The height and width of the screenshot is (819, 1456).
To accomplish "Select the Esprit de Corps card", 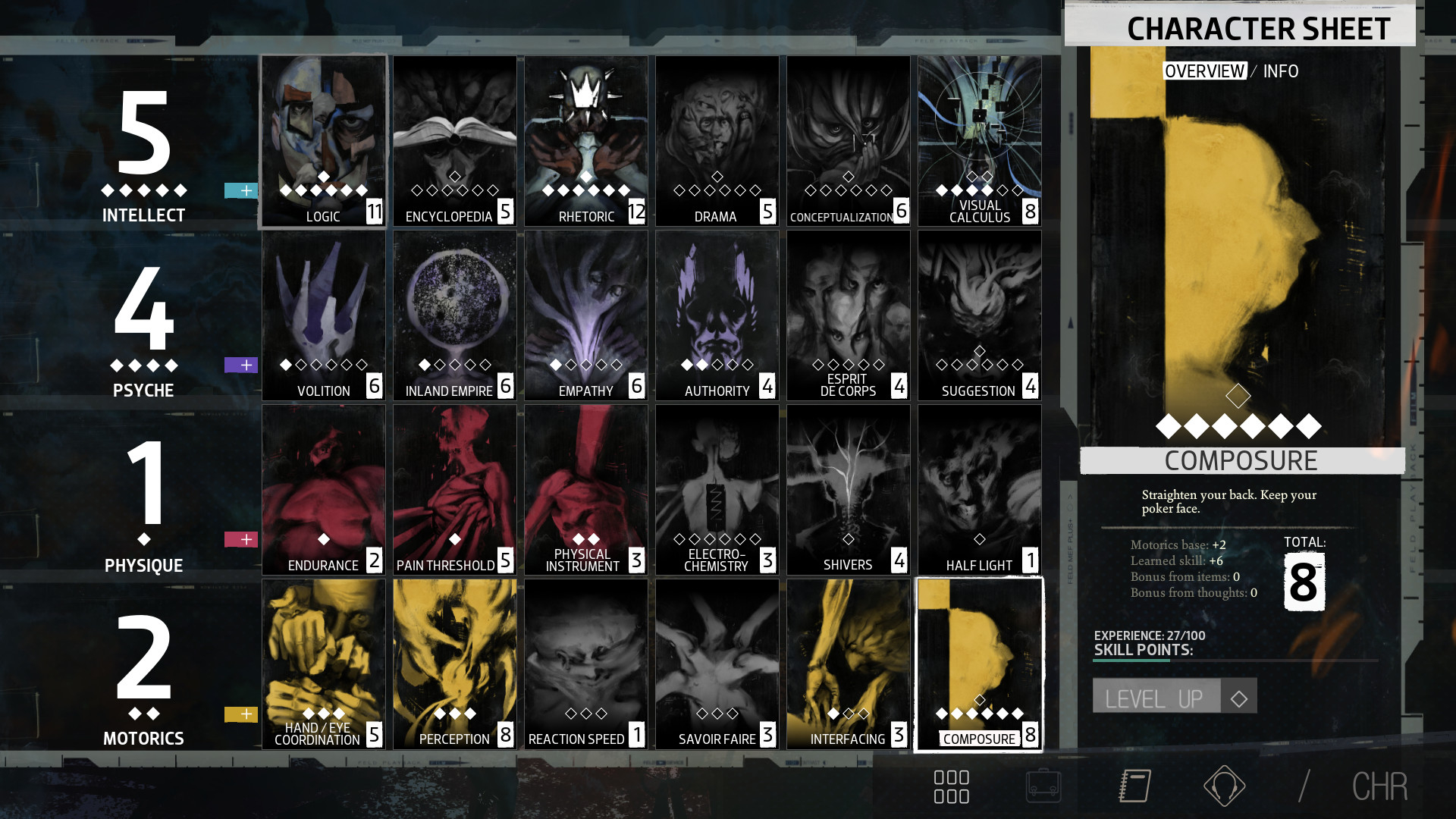I will point(849,315).
